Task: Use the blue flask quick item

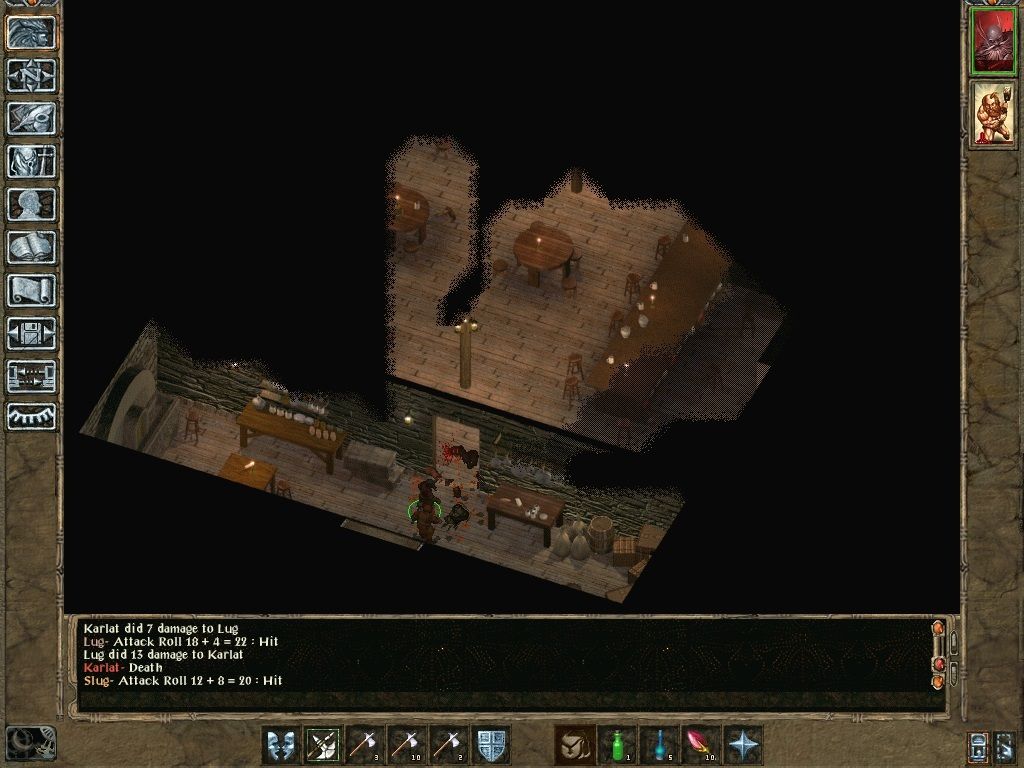Action: (659, 745)
